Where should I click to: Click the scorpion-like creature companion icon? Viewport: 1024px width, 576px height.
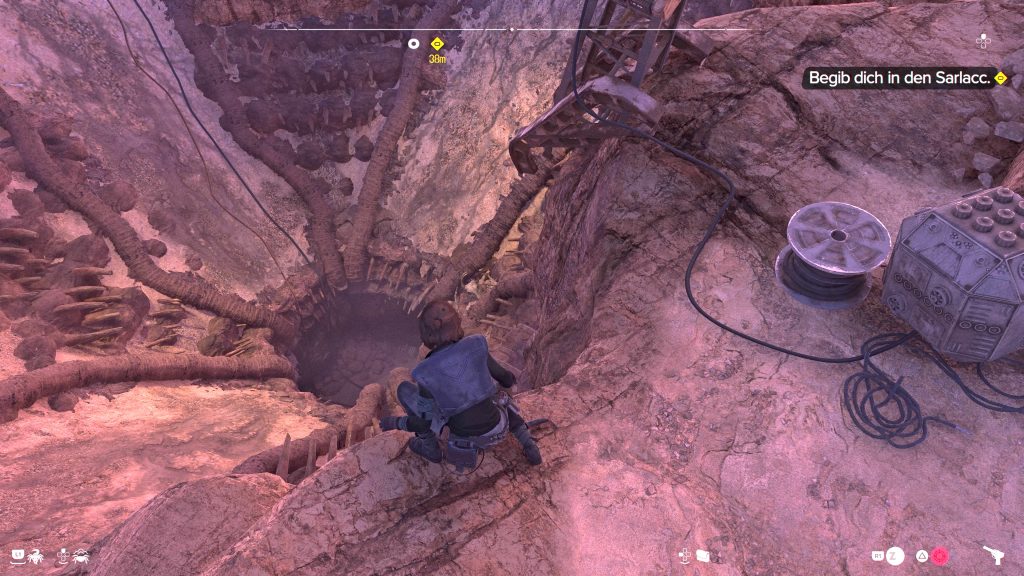point(33,554)
